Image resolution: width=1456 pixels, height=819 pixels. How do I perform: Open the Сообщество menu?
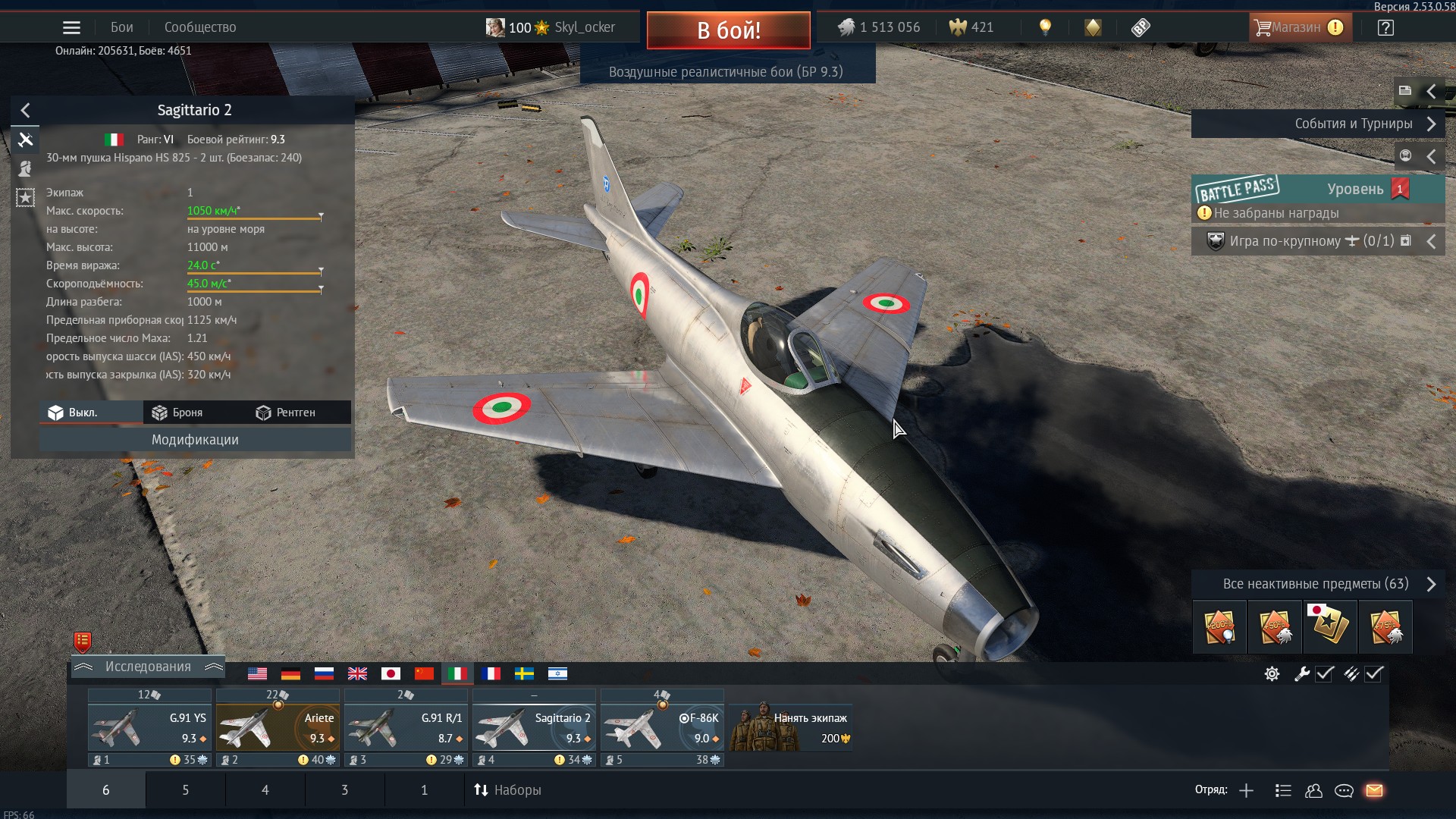(x=200, y=27)
